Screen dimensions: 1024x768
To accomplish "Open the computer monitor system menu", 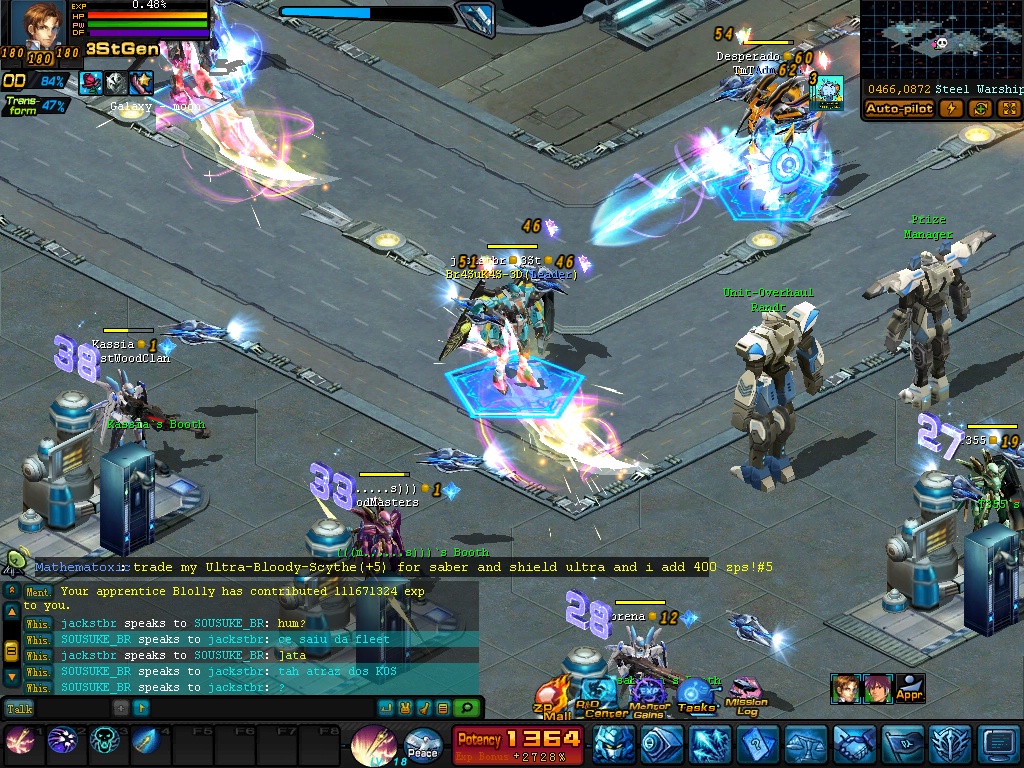I will pos(999,744).
